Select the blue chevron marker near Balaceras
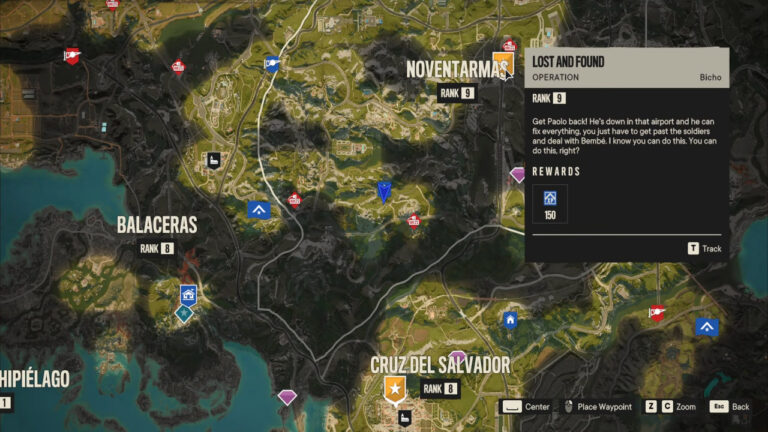Viewport: 768px width, 432px height. (x=259, y=210)
